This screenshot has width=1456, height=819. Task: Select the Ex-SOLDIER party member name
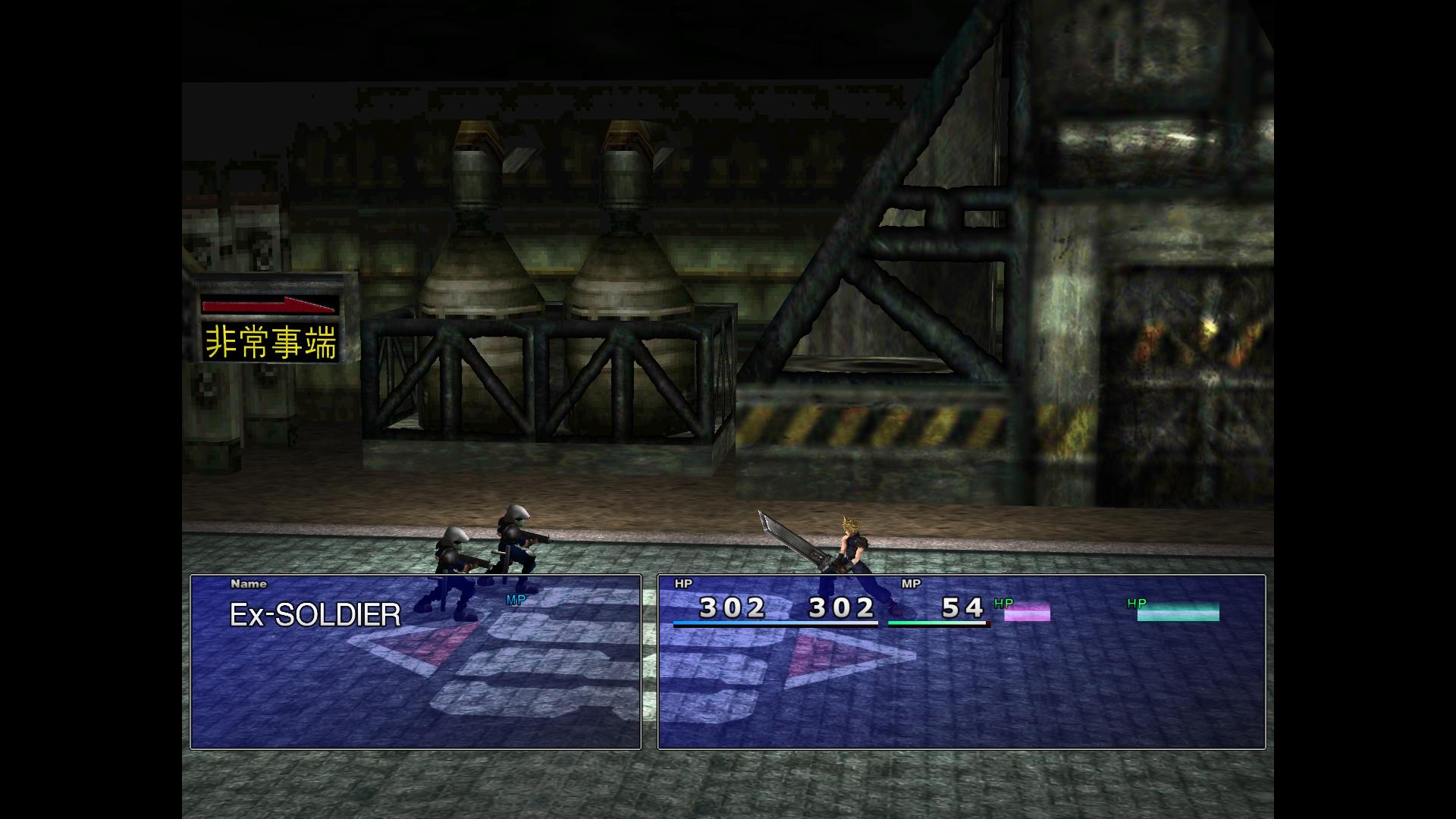(x=315, y=614)
